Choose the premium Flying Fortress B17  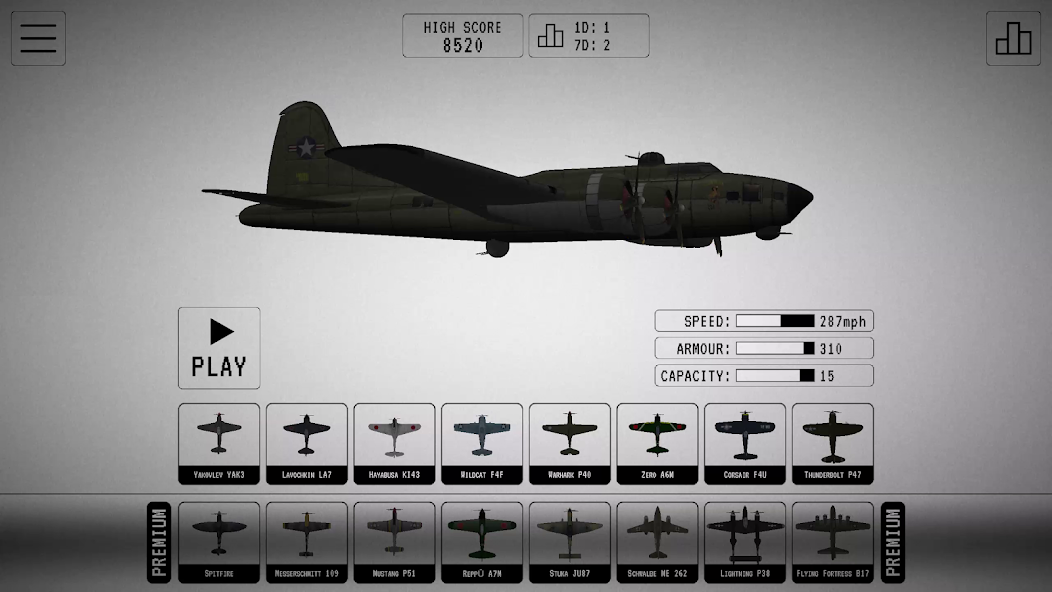point(832,541)
